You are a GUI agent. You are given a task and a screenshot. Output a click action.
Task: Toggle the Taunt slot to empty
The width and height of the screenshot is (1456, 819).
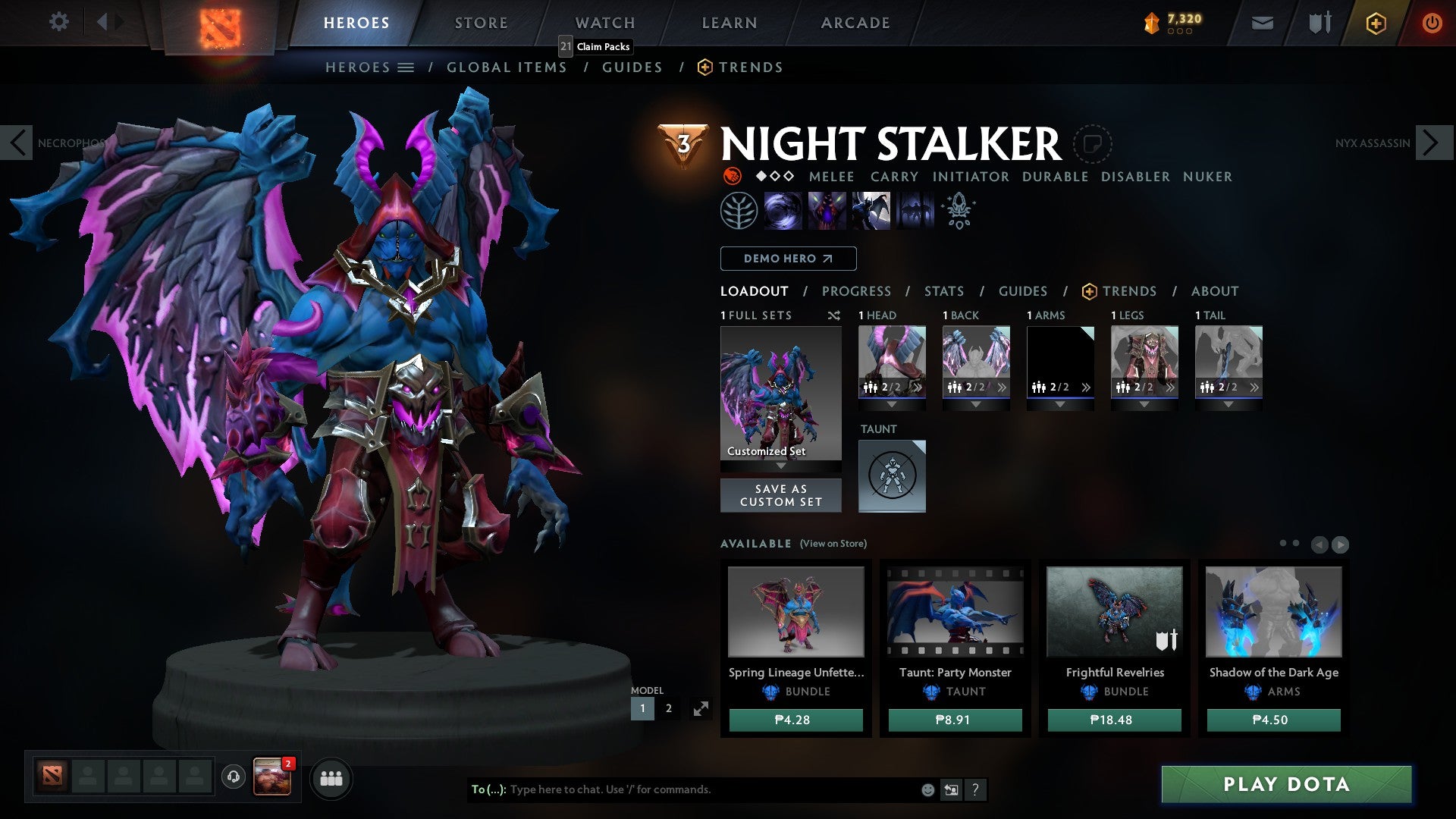tap(892, 475)
